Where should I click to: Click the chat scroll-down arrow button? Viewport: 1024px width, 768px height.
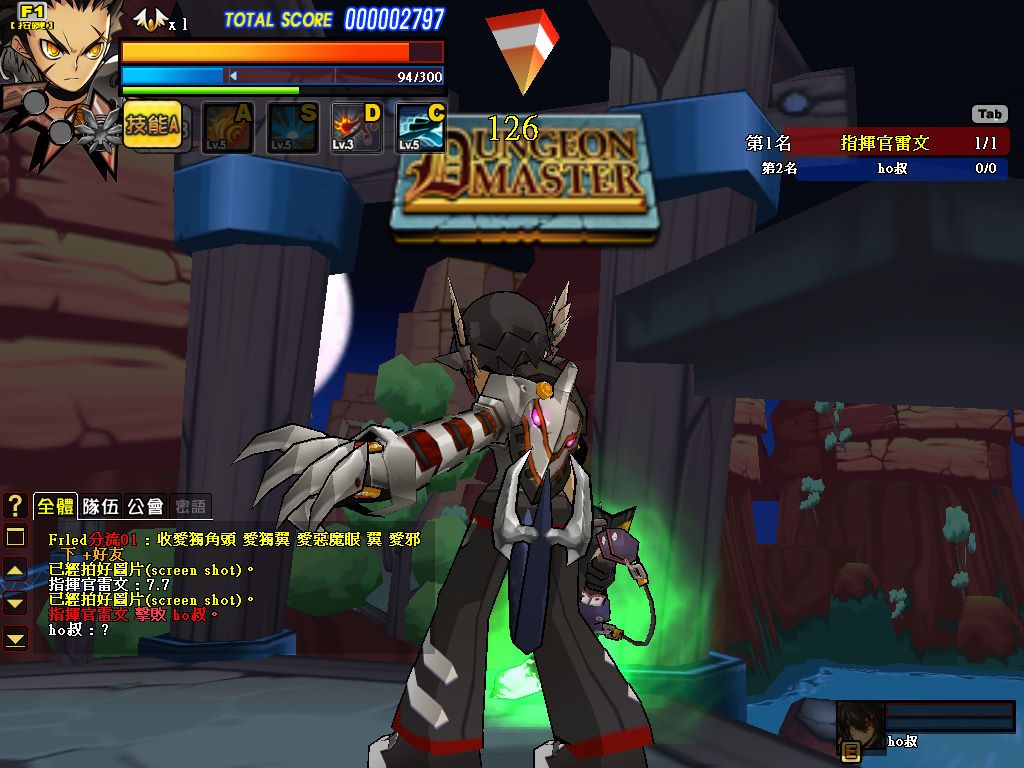point(15,603)
